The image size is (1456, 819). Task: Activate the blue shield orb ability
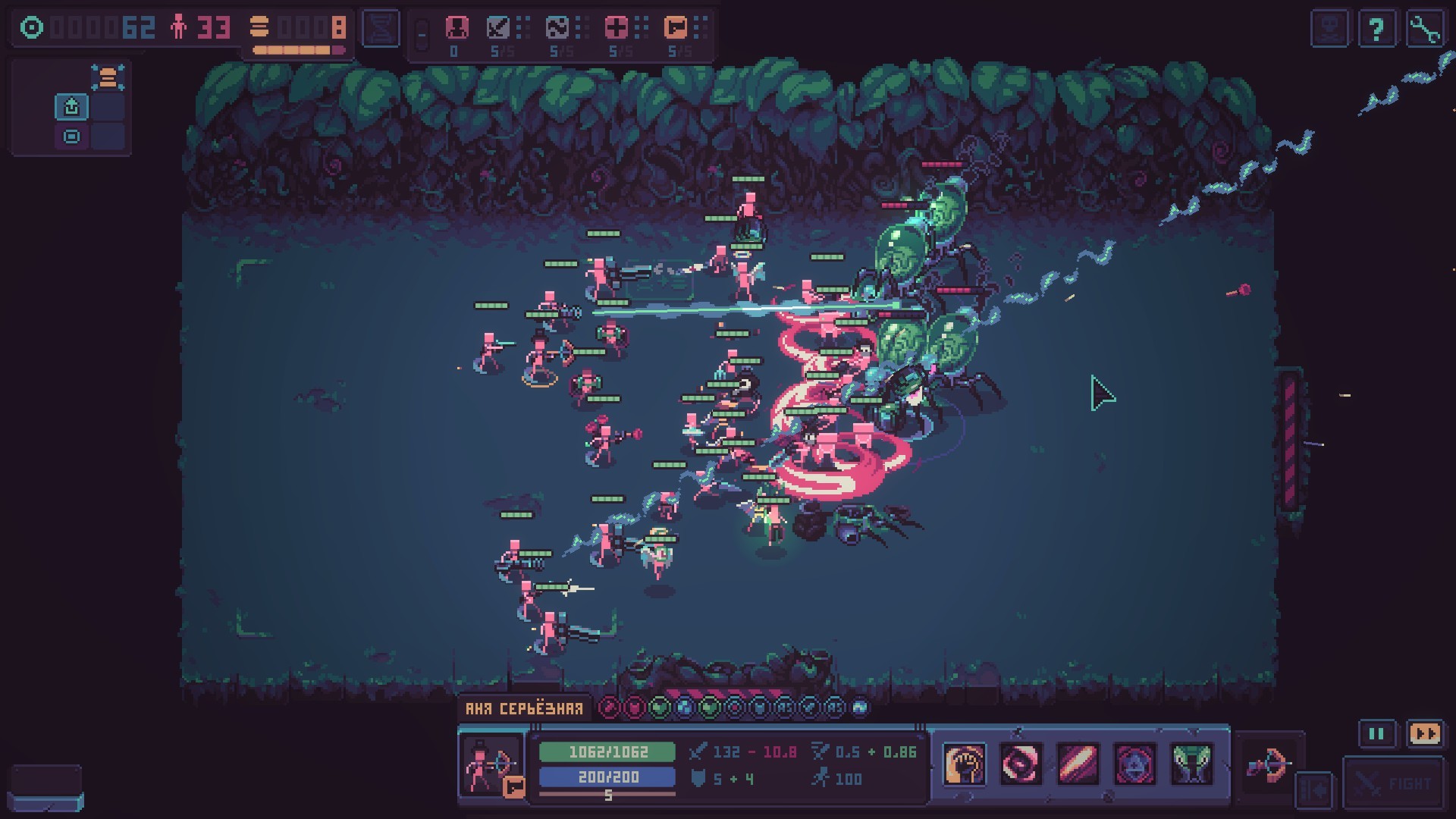click(1134, 764)
